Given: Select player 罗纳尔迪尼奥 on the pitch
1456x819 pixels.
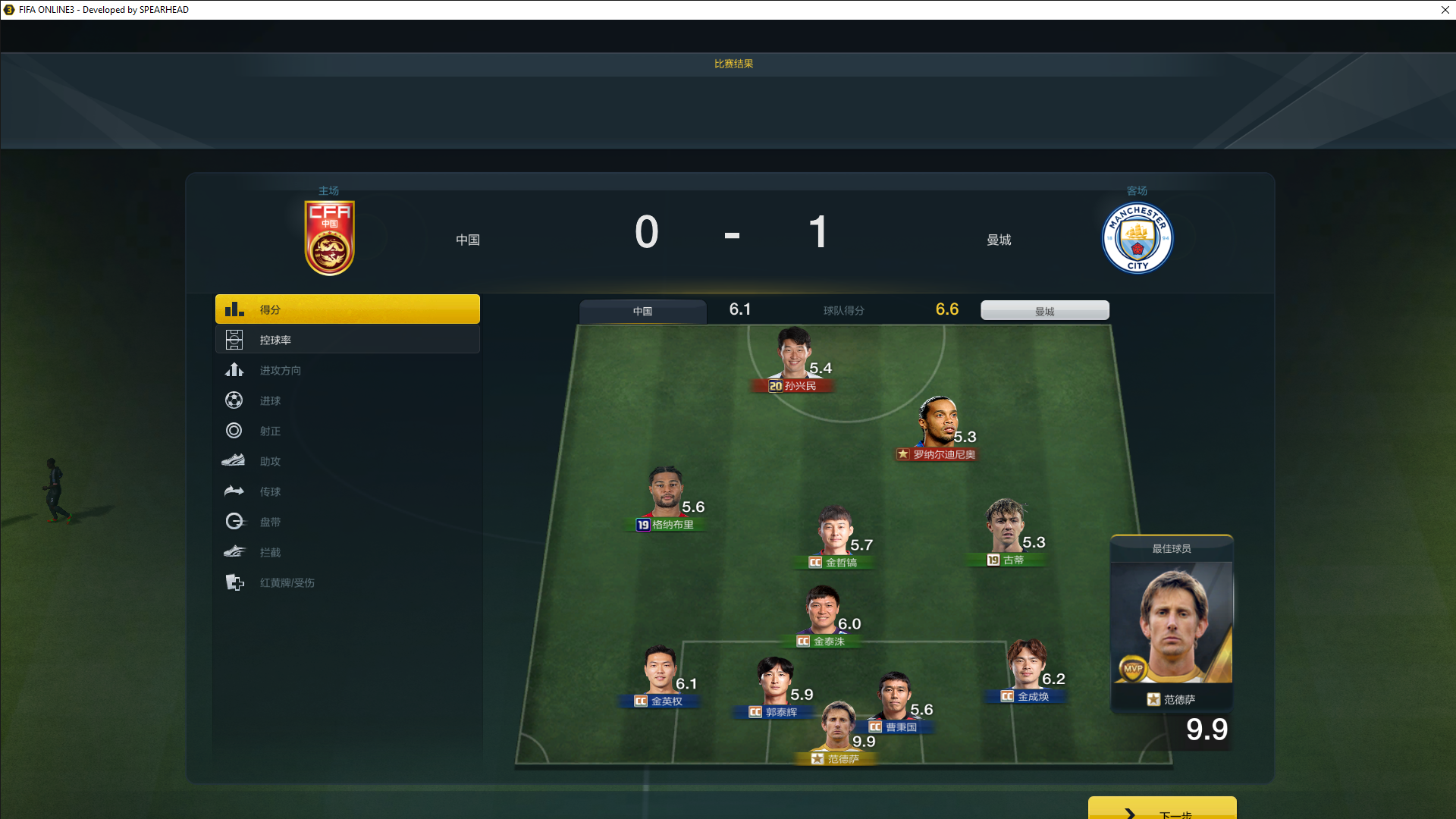Looking at the screenshot, I should click(x=938, y=425).
